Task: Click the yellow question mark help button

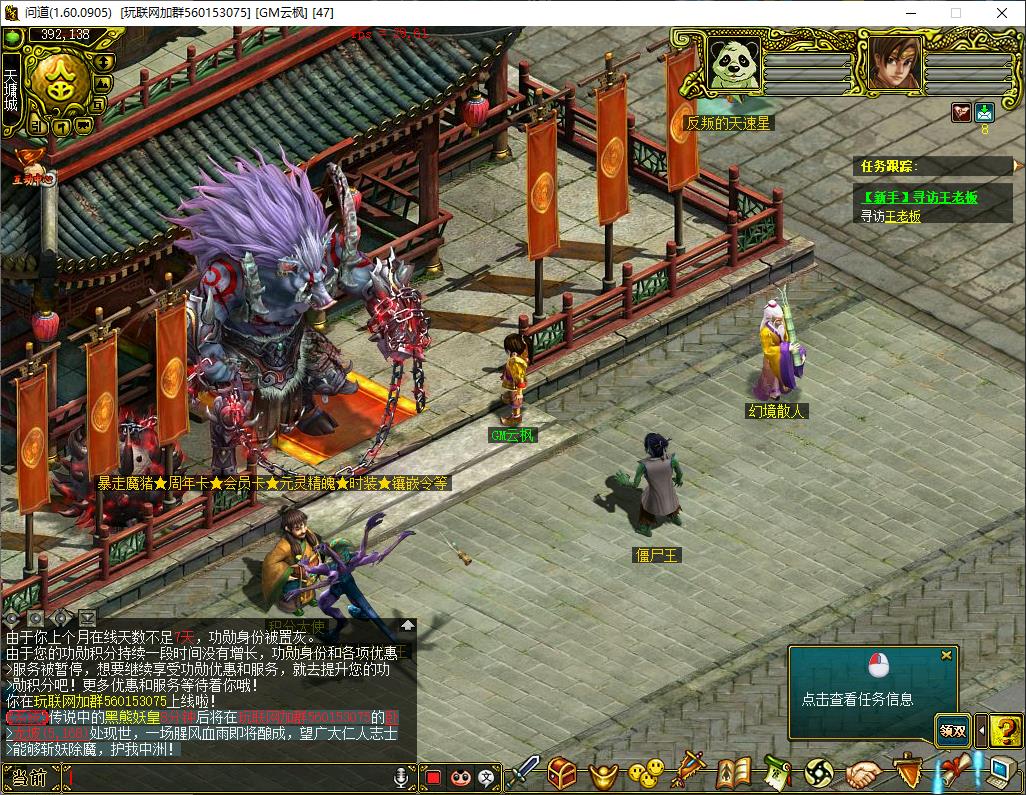Action: coord(1006,731)
